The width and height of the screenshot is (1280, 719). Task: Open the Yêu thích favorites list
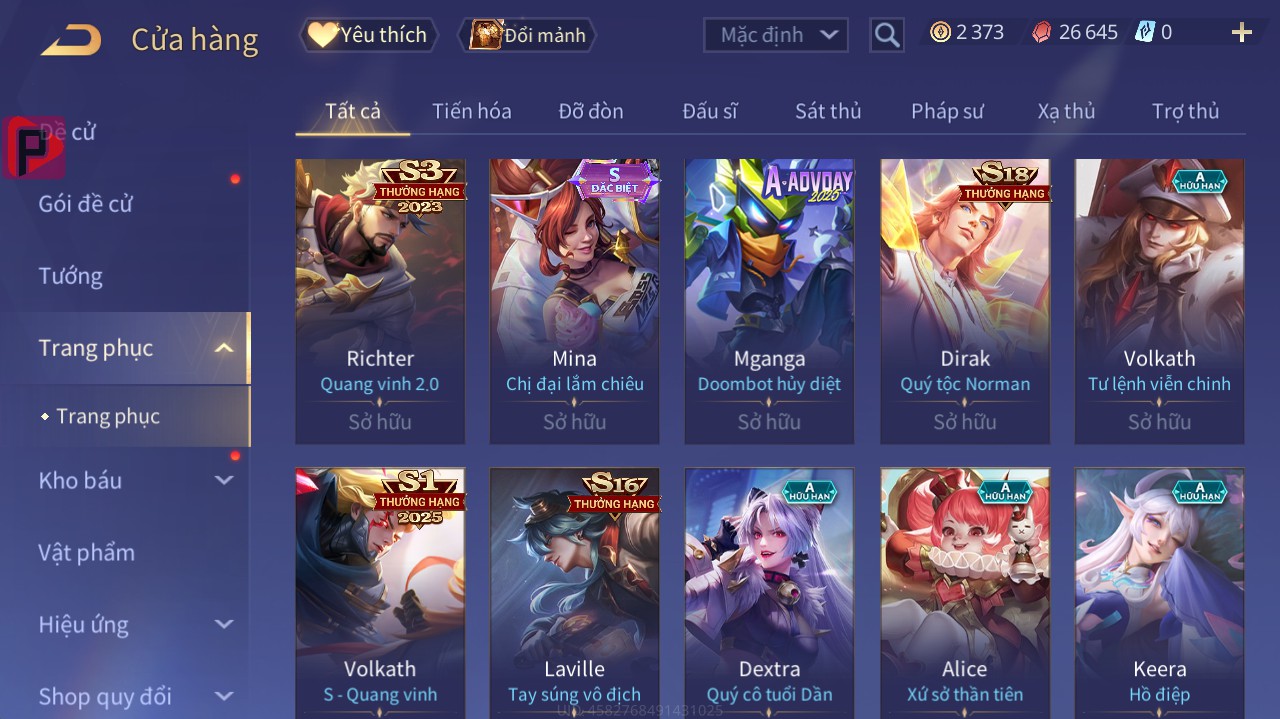coord(369,35)
